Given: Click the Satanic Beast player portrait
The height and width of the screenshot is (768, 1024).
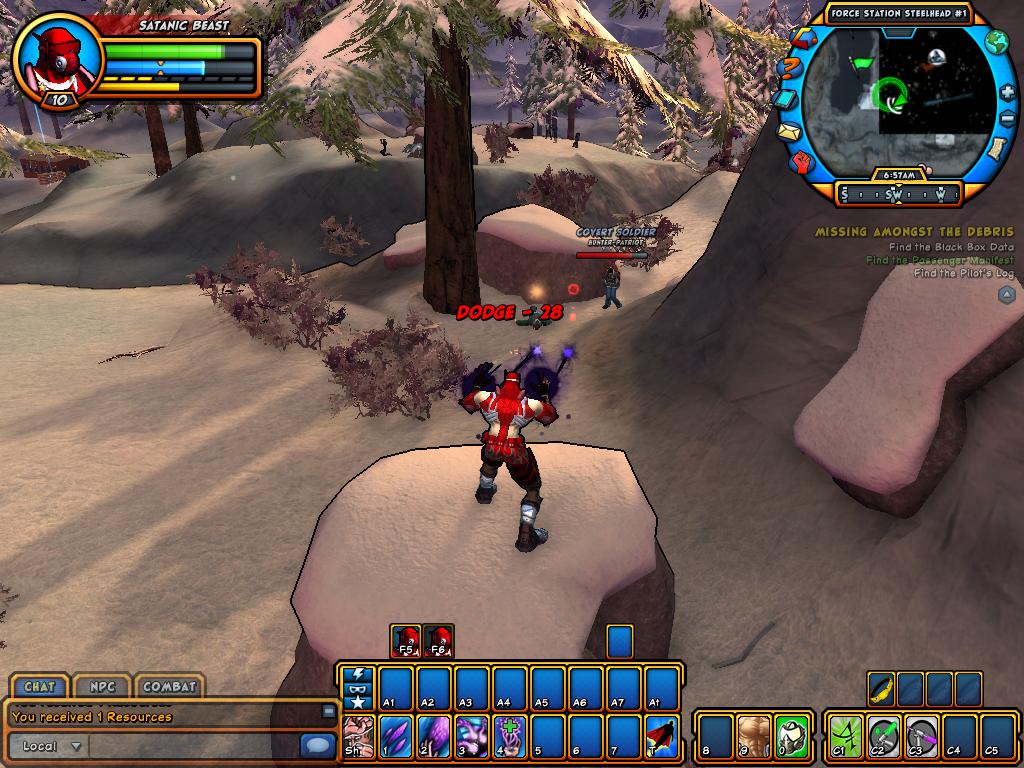Looking at the screenshot, I should coord(58,58).
